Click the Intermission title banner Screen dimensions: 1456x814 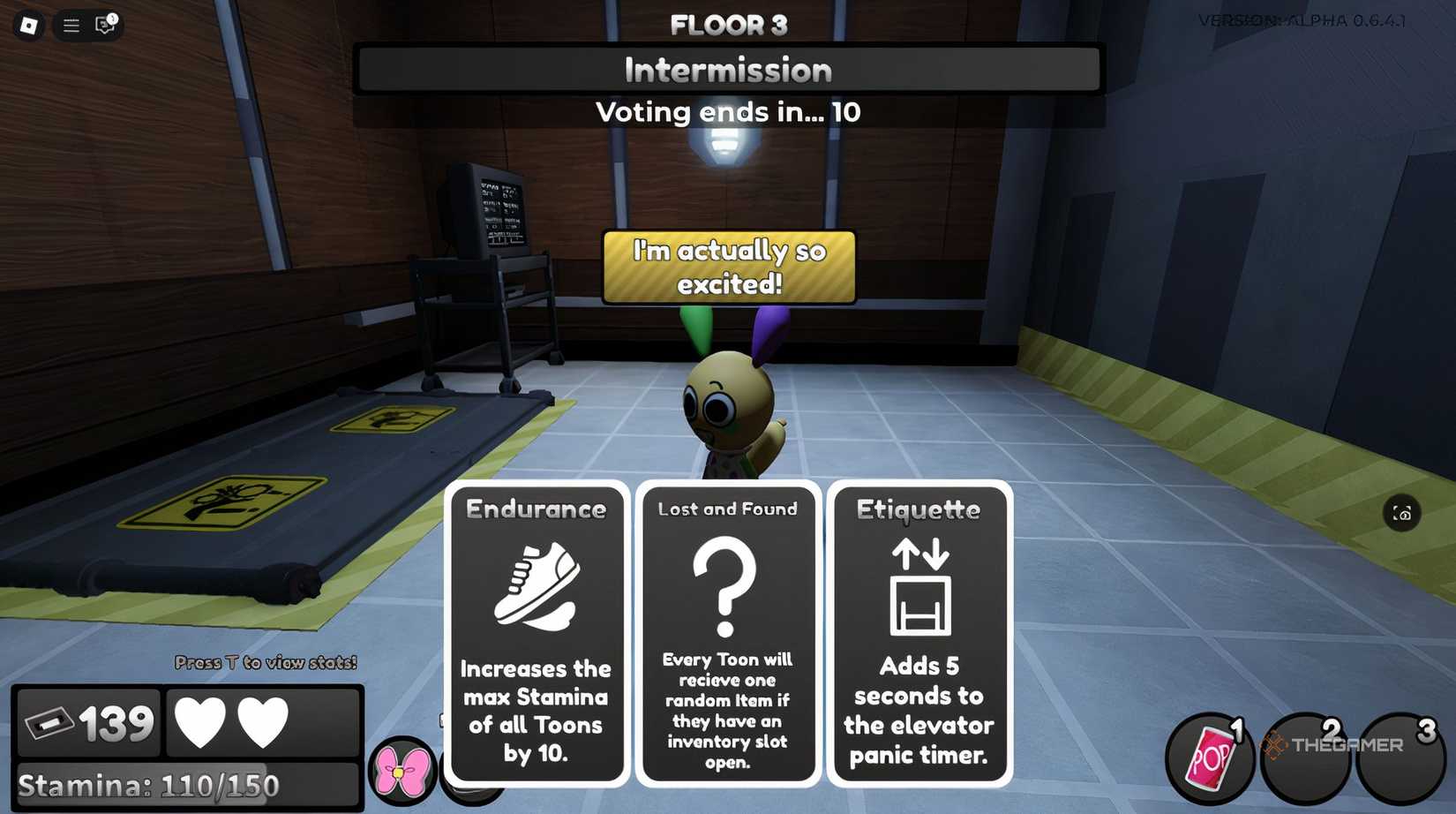[x=728, y=69]
